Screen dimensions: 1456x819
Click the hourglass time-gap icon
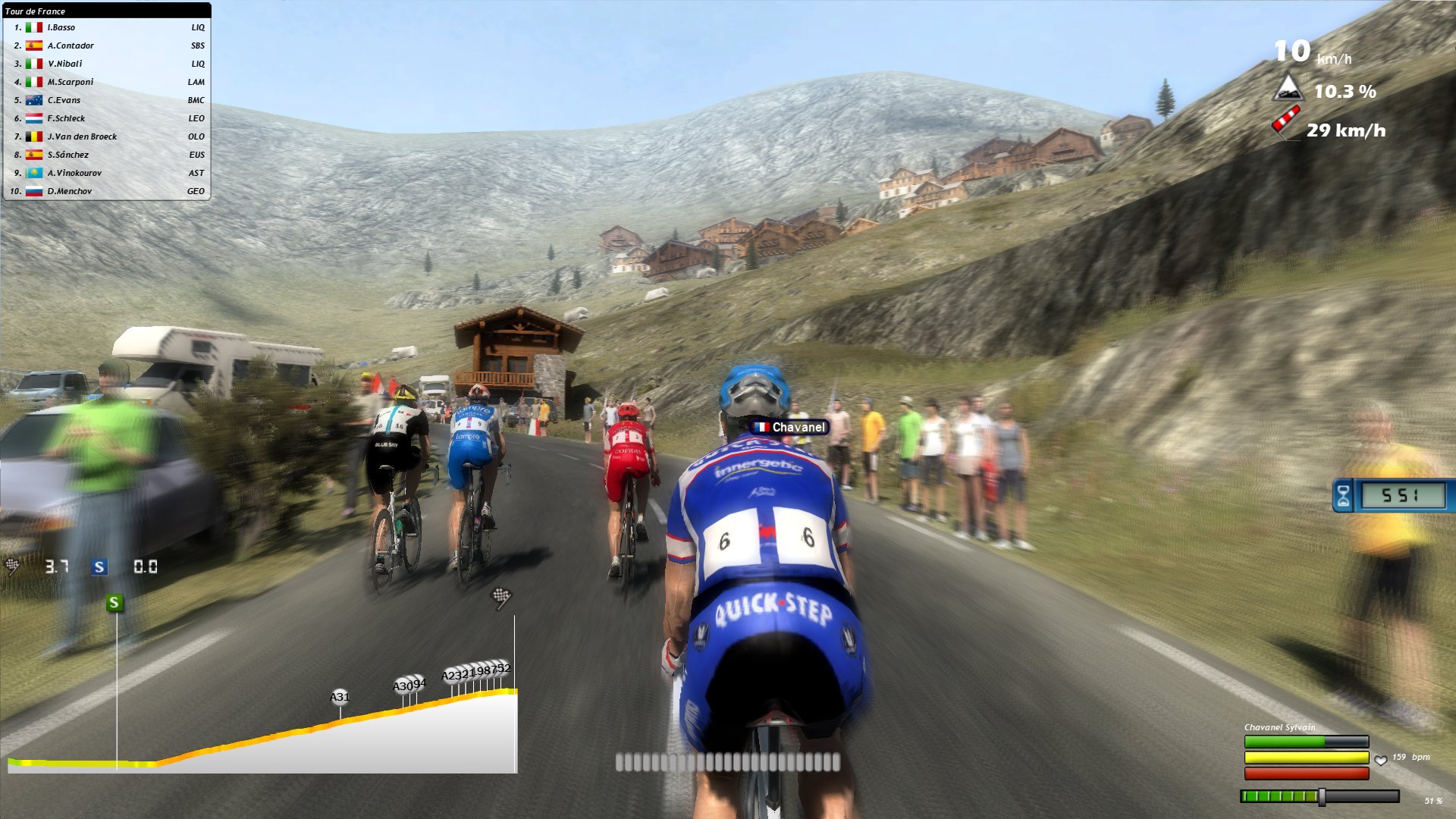[1343, 496]
